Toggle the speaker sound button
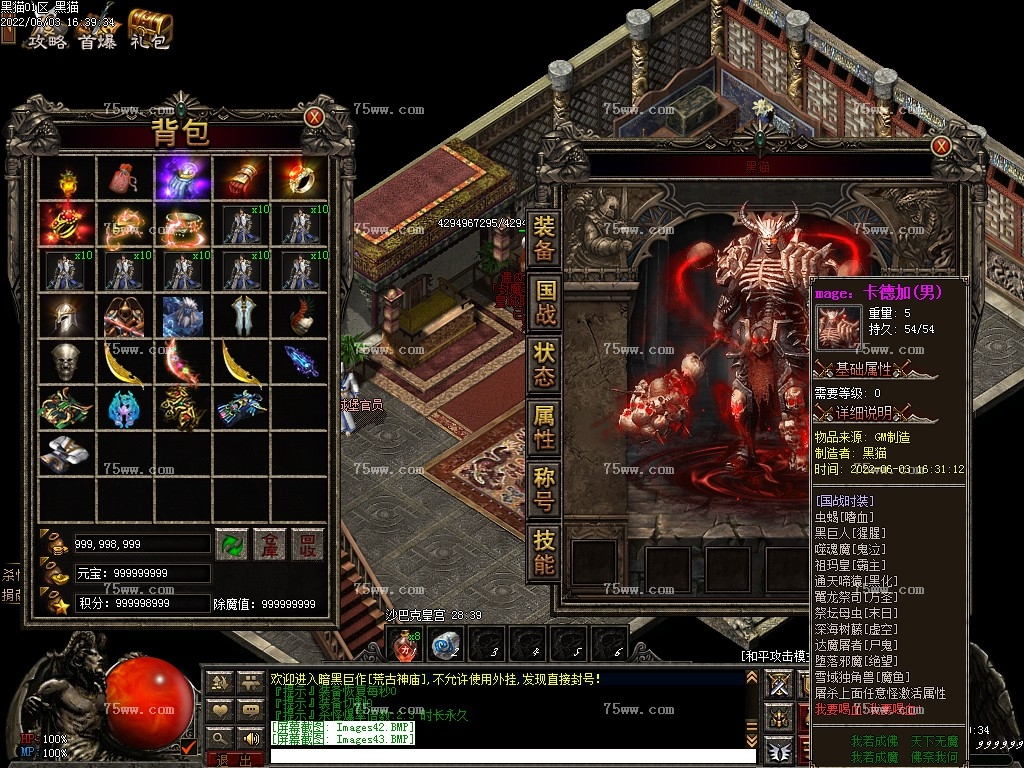 click(x=250, y=739)
